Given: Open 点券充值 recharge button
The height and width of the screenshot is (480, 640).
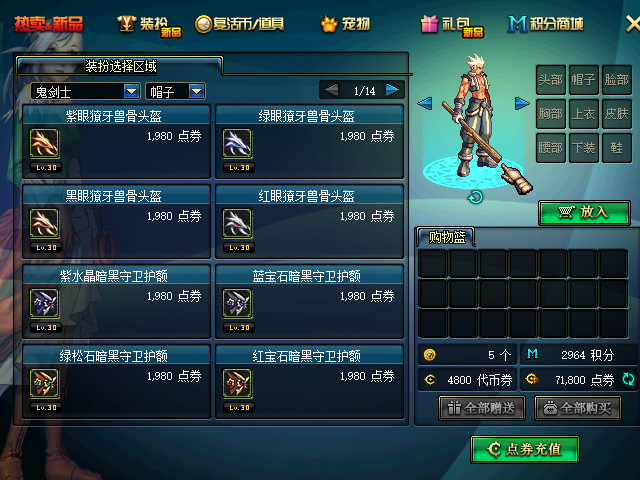Looking at the screenshot, I should (x=525, y=450).
